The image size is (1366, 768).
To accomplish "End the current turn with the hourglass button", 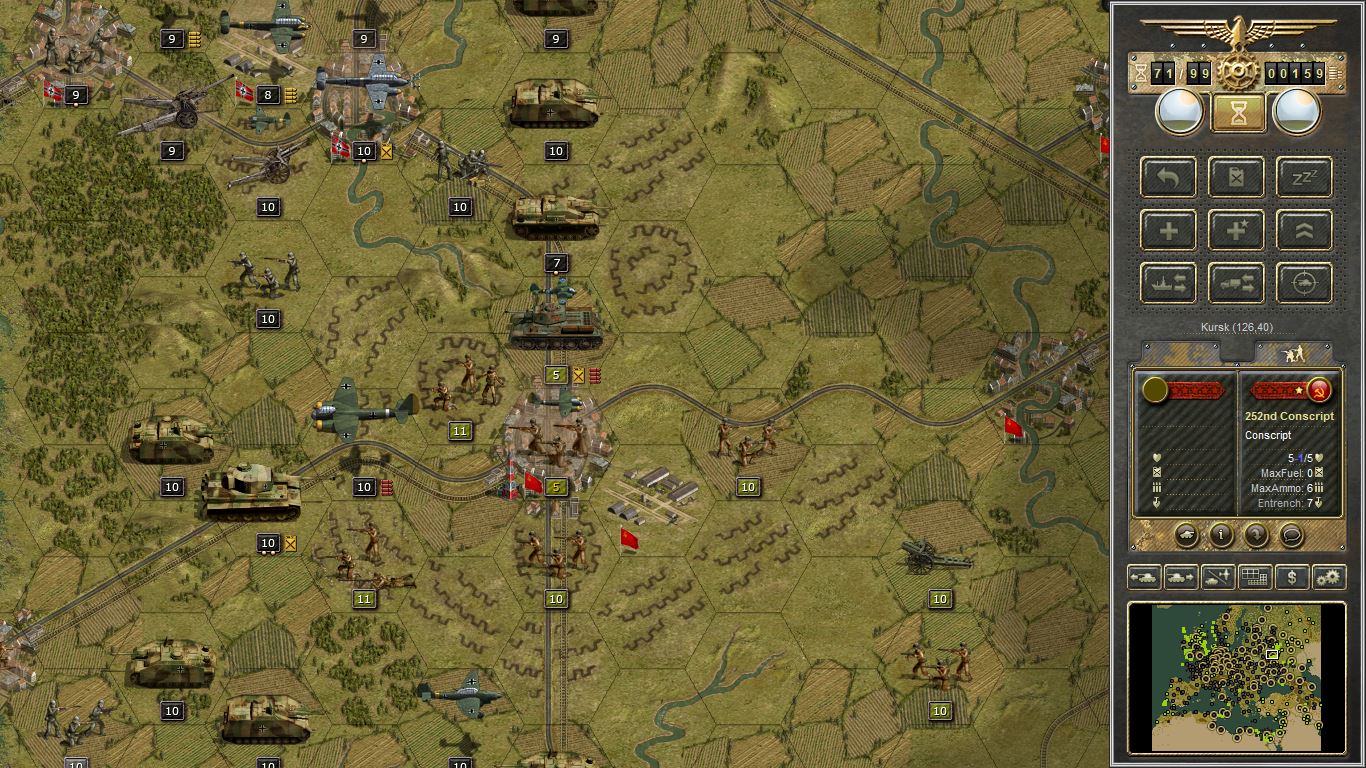I will point(1237,110).
